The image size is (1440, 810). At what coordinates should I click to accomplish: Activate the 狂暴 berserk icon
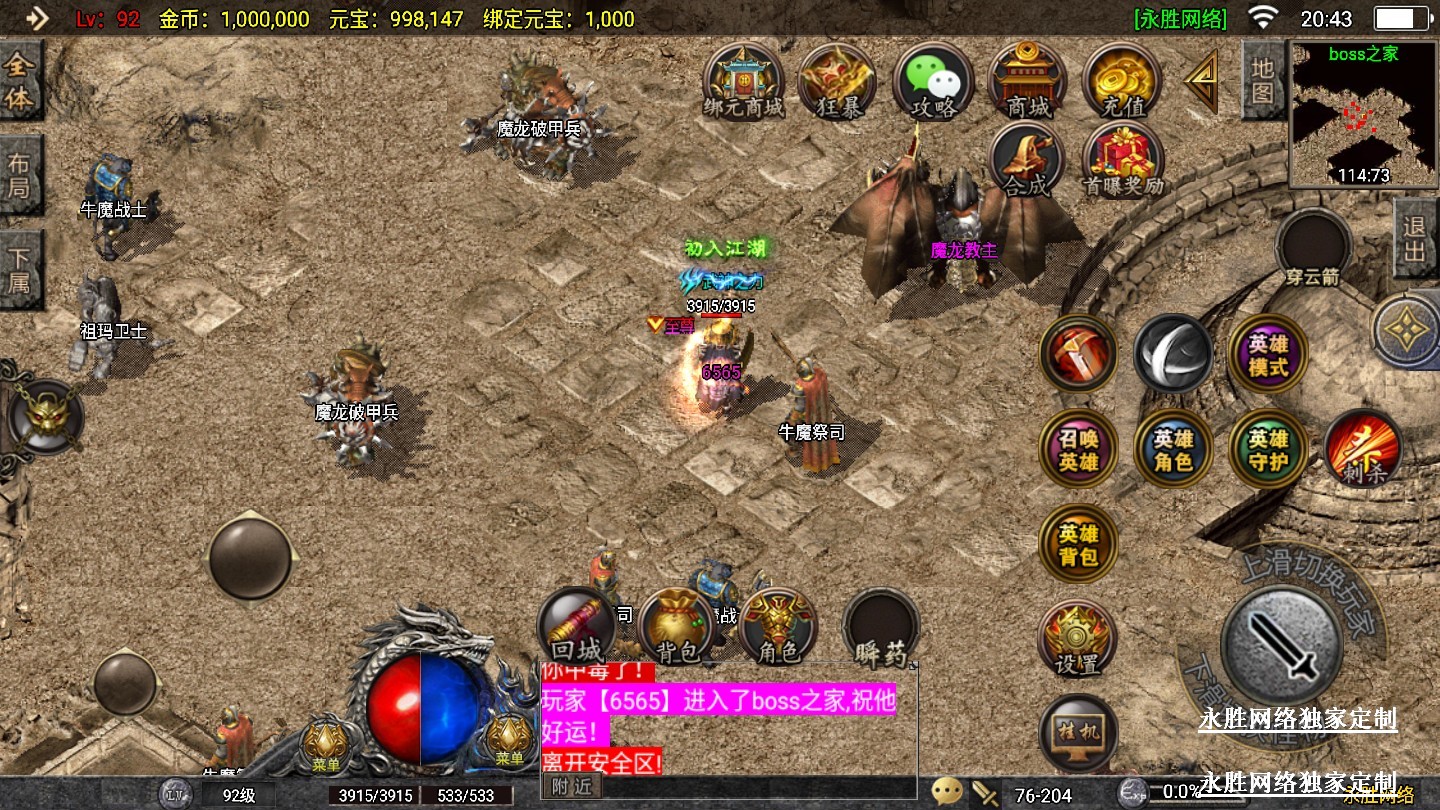click(837, 80)
